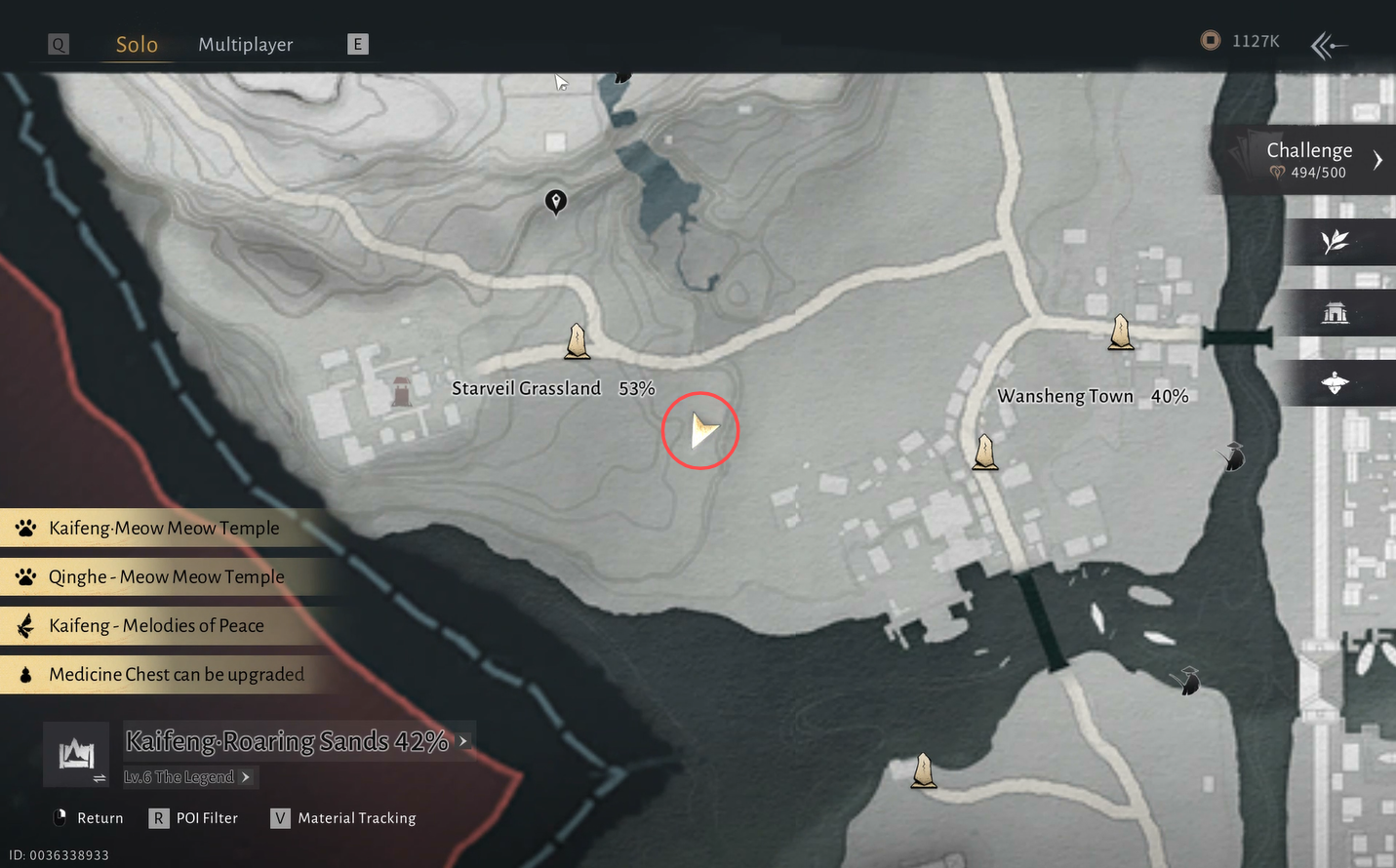Select the player arrow marker circled in red
Image resolution: width=1396 pixels, height=868 pixels.
(x=700, y=430)
